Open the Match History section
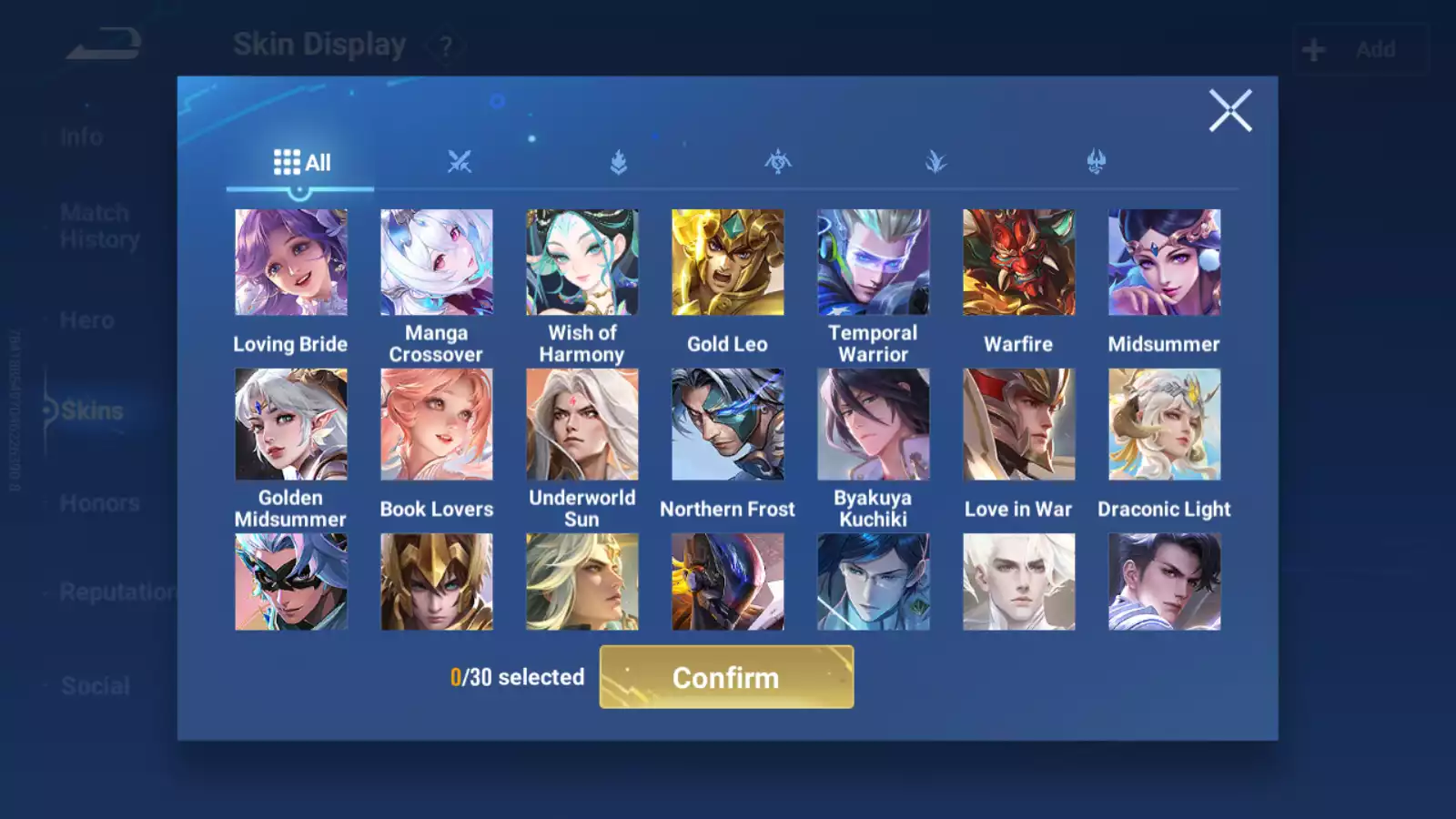 click(x=99, y=226)
